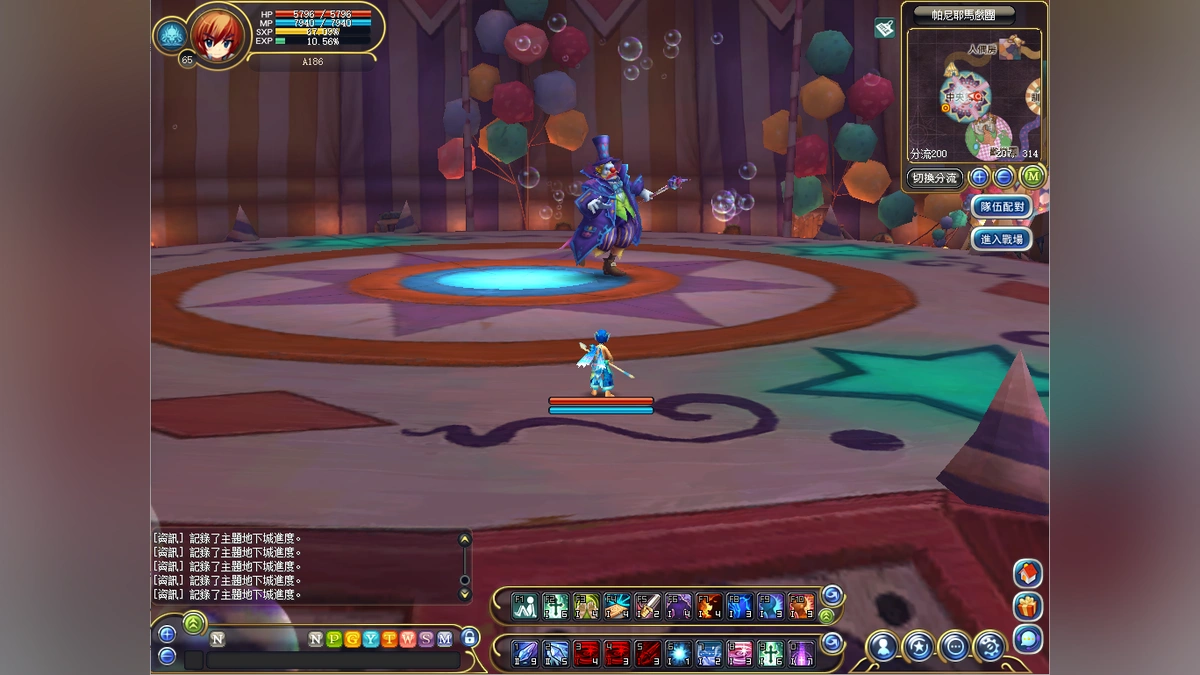
Task: Click the chat text input field
Action: pyautogui.click(x=332, y=660)
